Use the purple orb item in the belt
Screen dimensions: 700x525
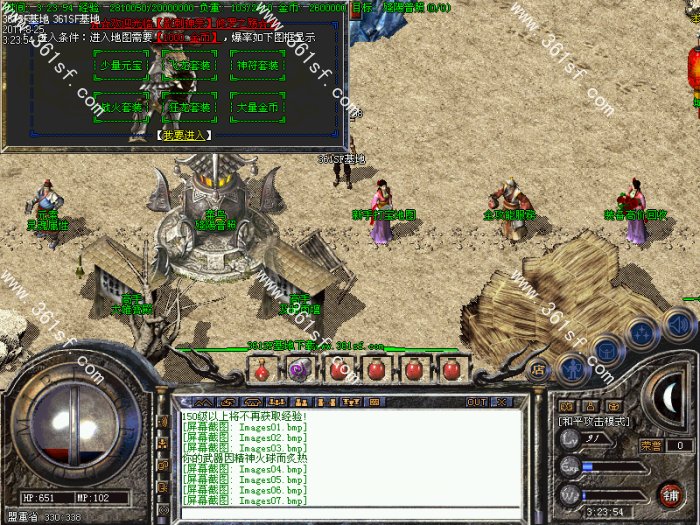tap(297, 369)
